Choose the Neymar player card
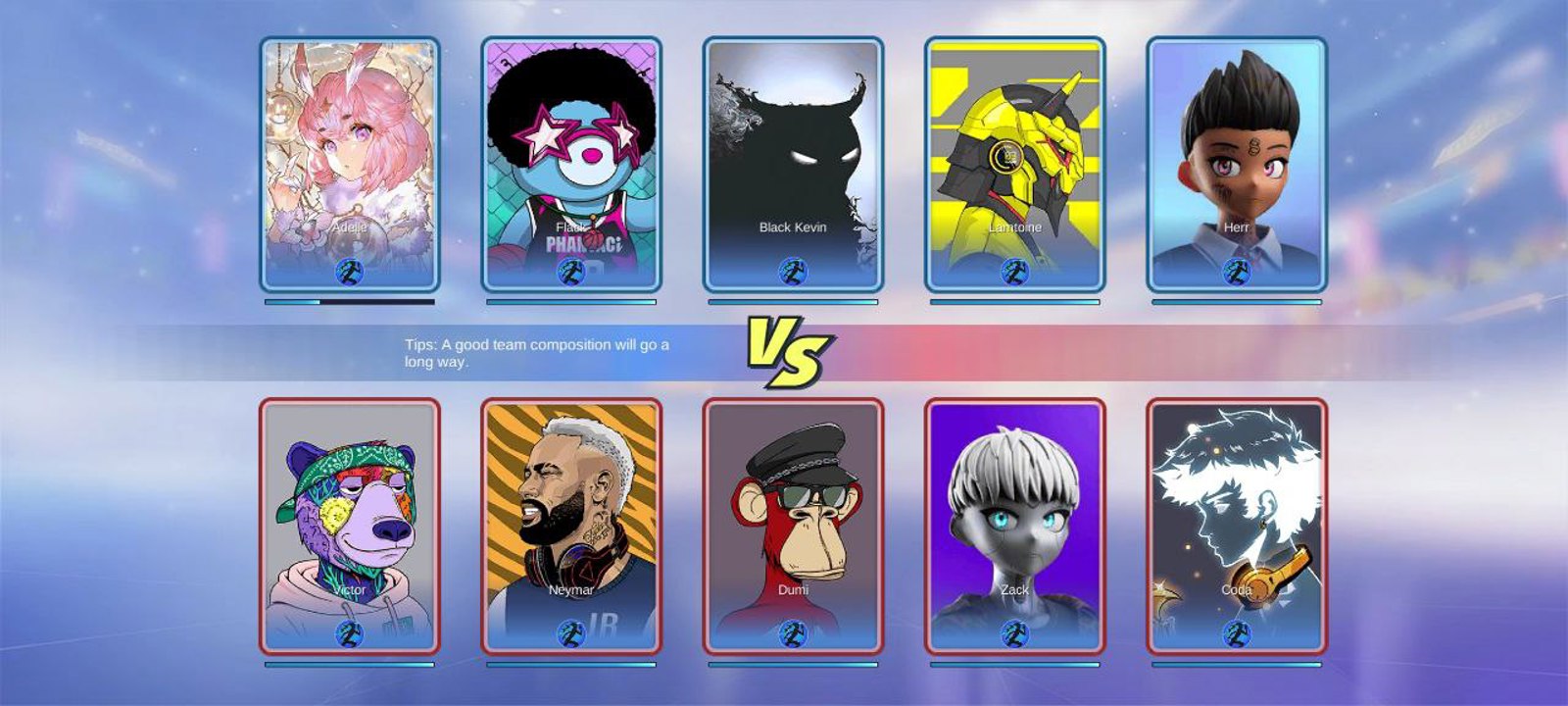This screenshot has width=1568, height=706. click(571, 526)
